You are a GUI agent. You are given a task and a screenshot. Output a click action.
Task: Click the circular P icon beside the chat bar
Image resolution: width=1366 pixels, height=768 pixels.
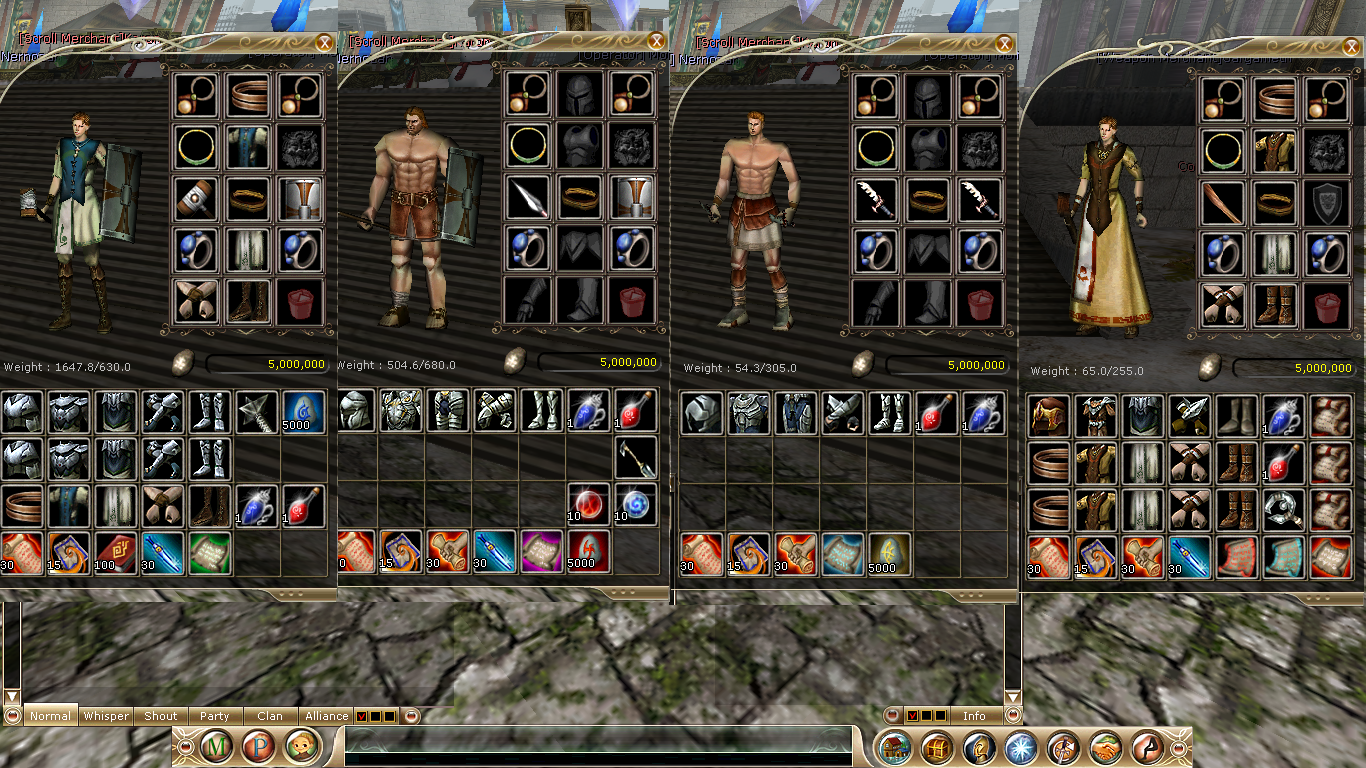click(258, 746)
